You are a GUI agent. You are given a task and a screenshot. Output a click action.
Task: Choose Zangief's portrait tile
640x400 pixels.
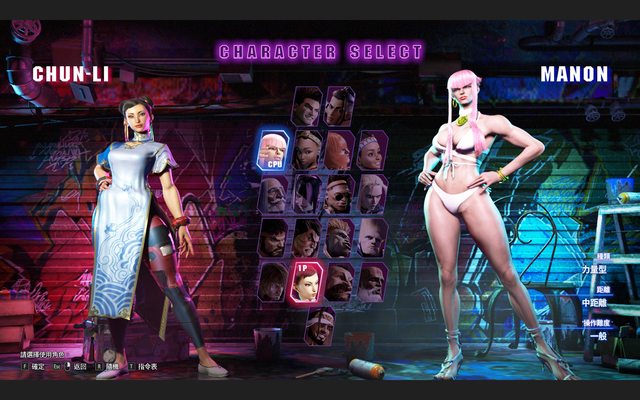340,281
